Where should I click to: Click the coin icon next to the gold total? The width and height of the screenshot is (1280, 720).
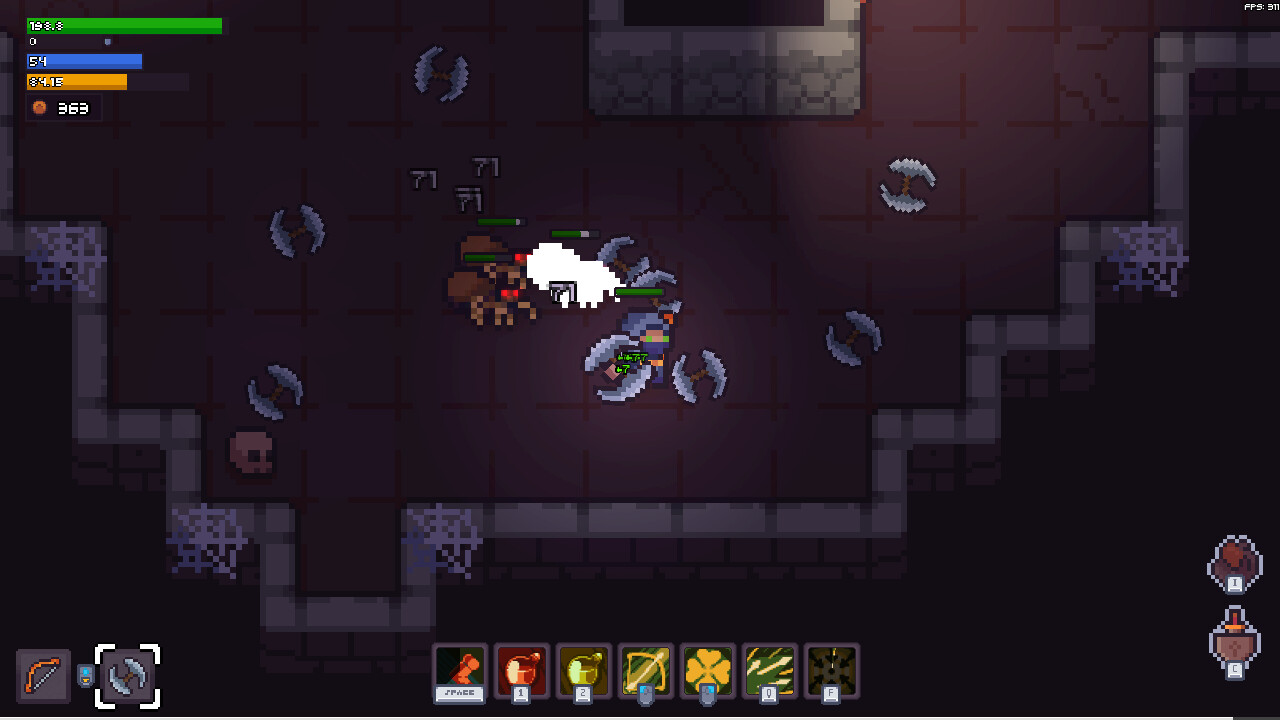pos(39,108)
